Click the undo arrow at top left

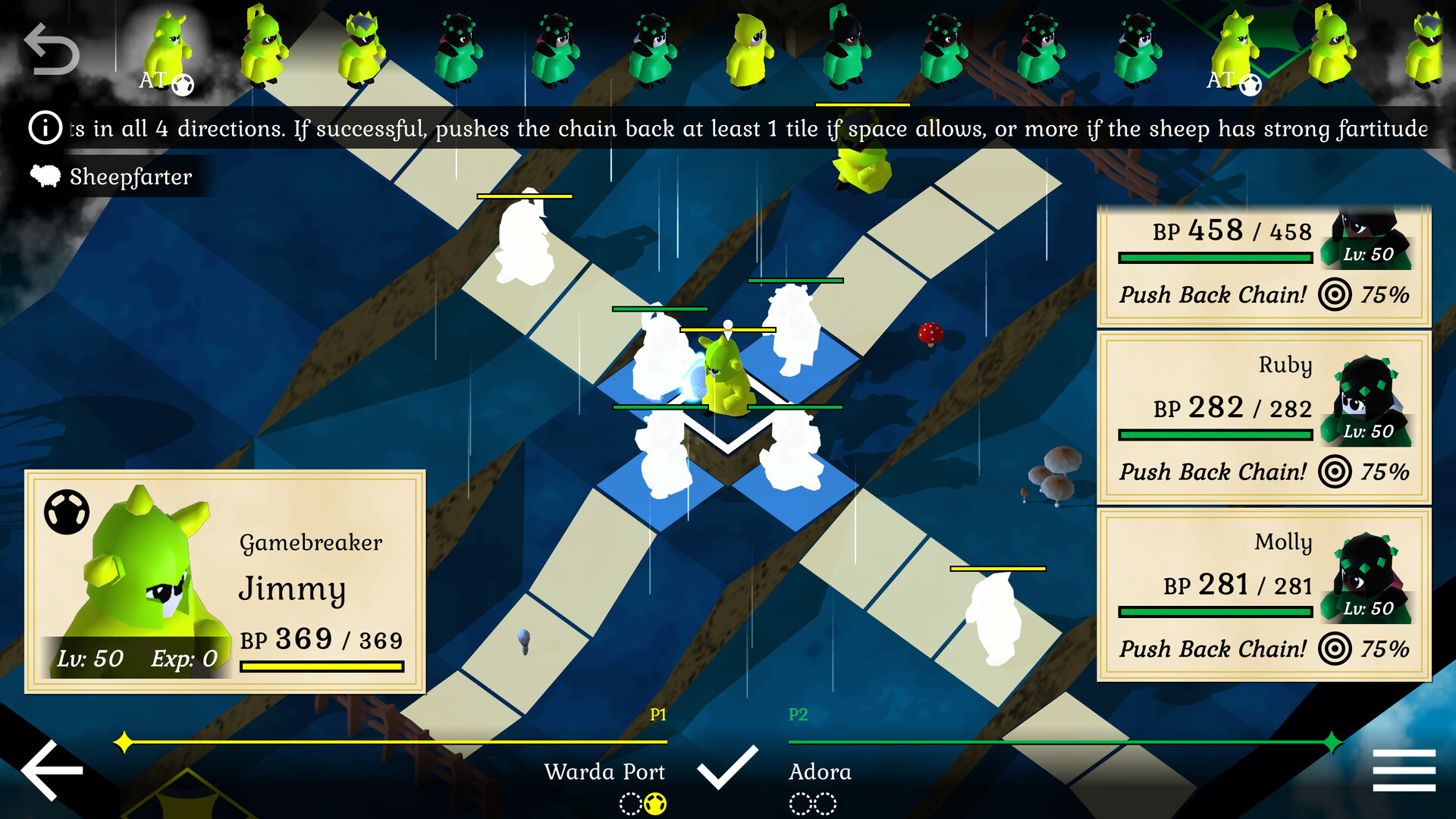(x=52, y=47)
